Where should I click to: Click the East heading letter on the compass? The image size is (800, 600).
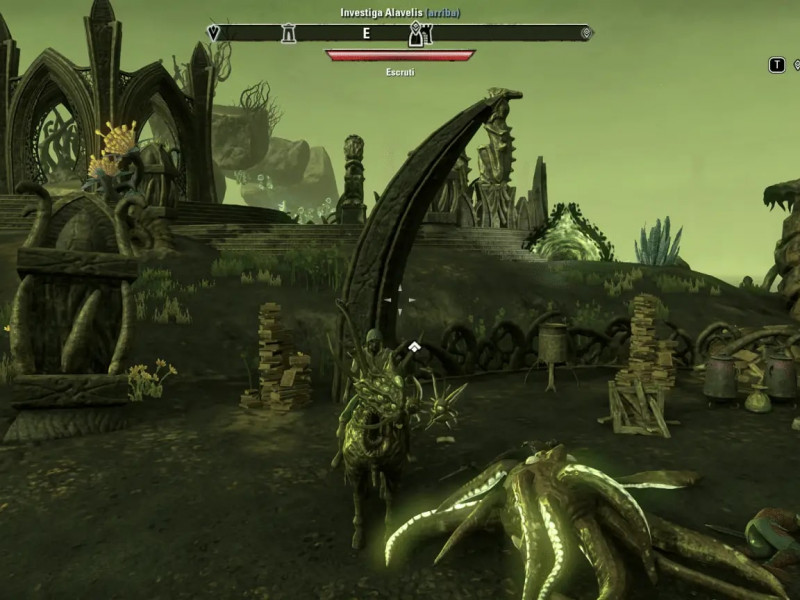click(366, 33)
